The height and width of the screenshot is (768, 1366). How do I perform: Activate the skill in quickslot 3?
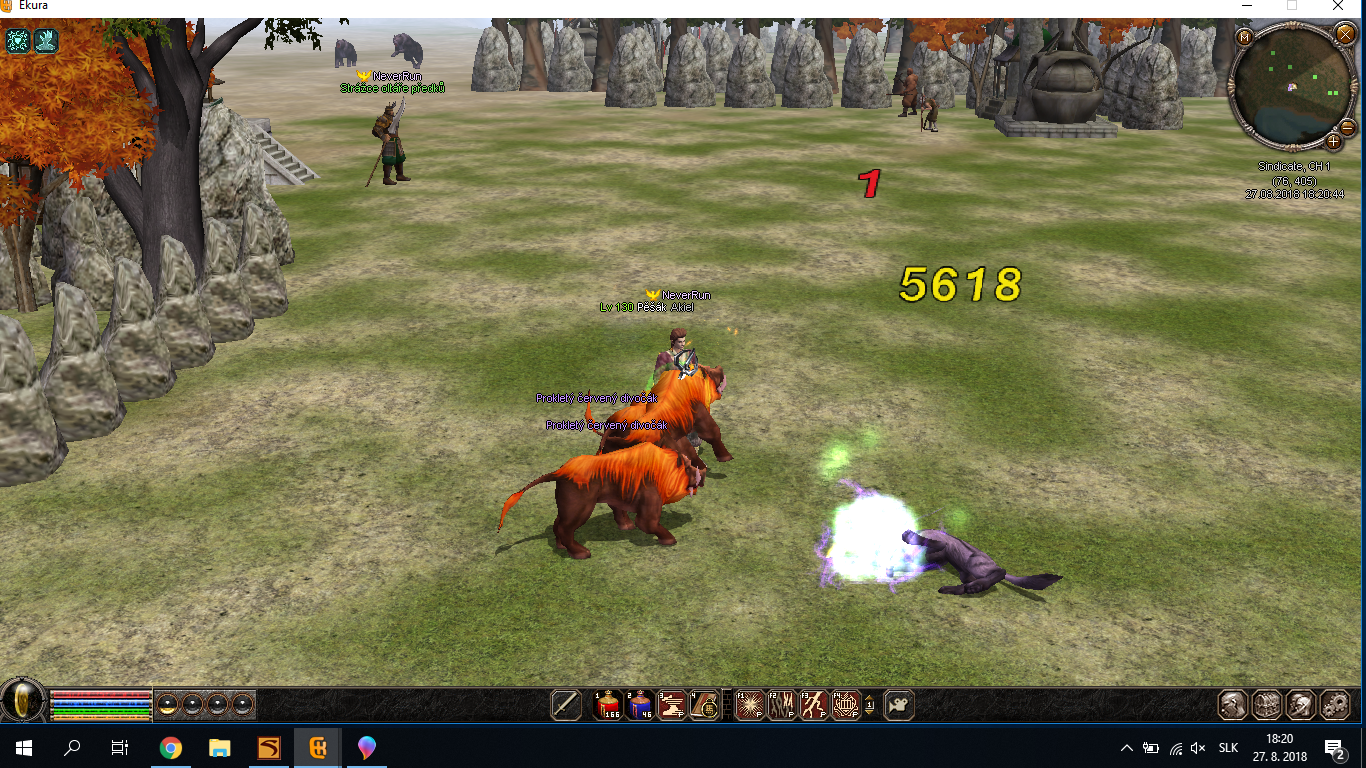[671, 705]
